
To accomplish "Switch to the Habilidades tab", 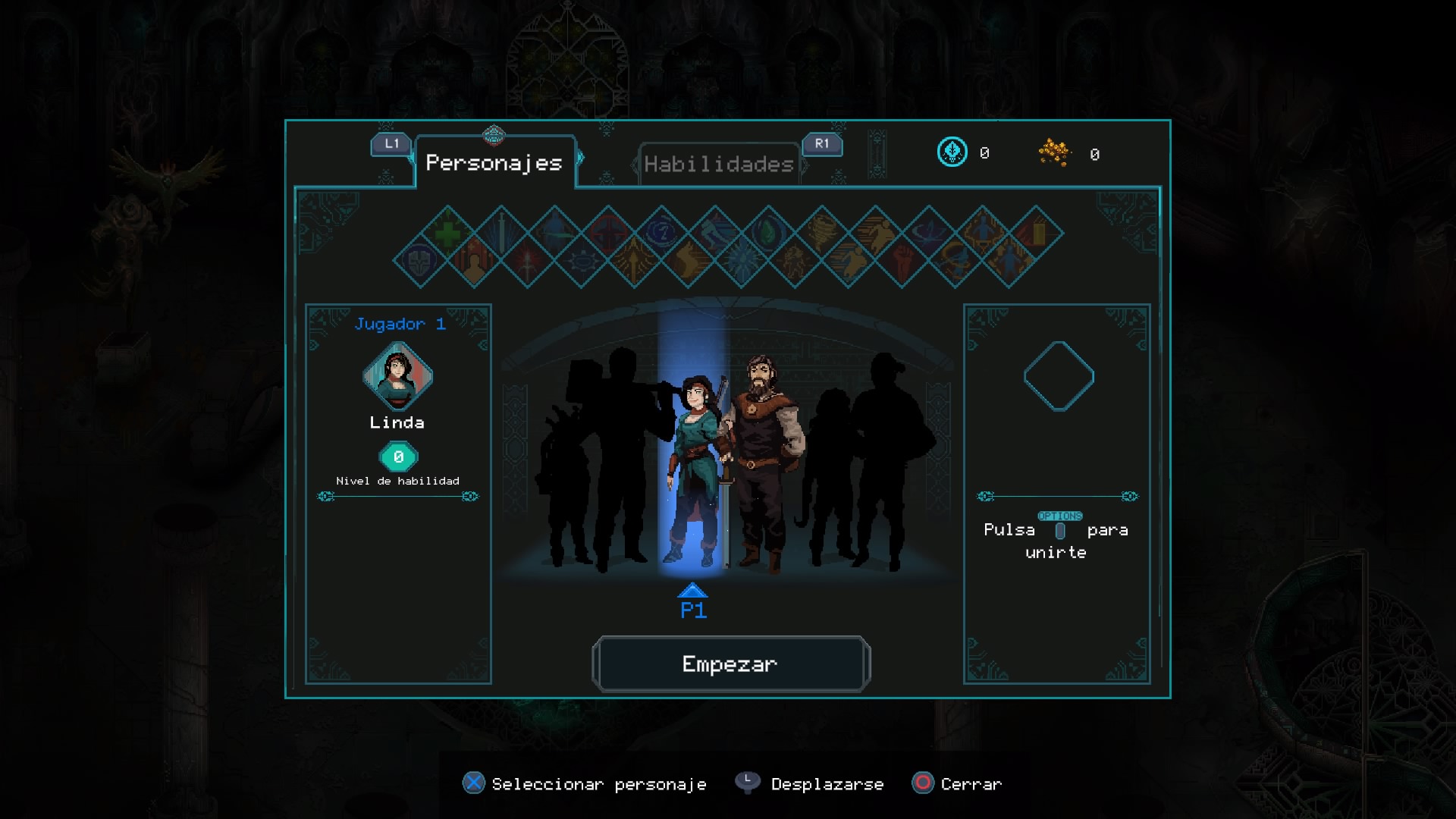I will [718, 164].
